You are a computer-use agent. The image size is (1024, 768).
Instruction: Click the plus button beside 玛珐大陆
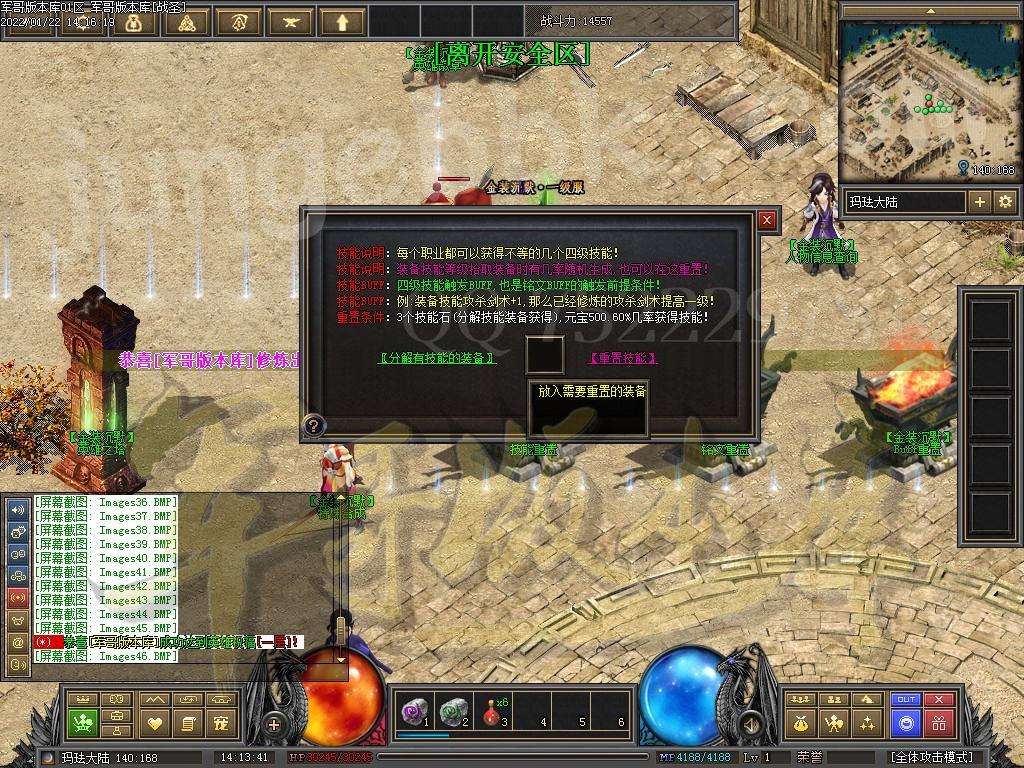pyautogui.click(x=979, y=202)
